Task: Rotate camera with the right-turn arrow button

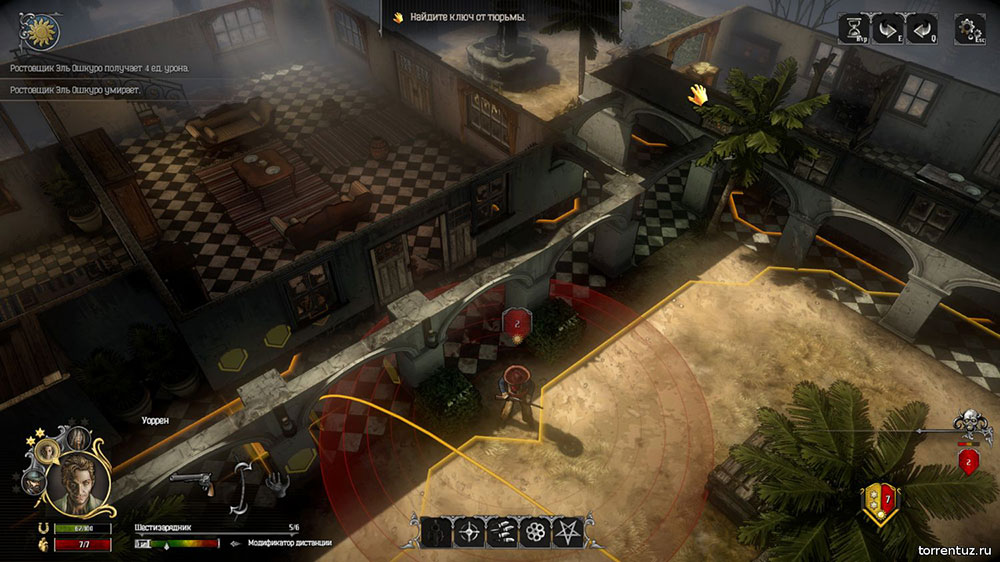Action: [887, 28]
